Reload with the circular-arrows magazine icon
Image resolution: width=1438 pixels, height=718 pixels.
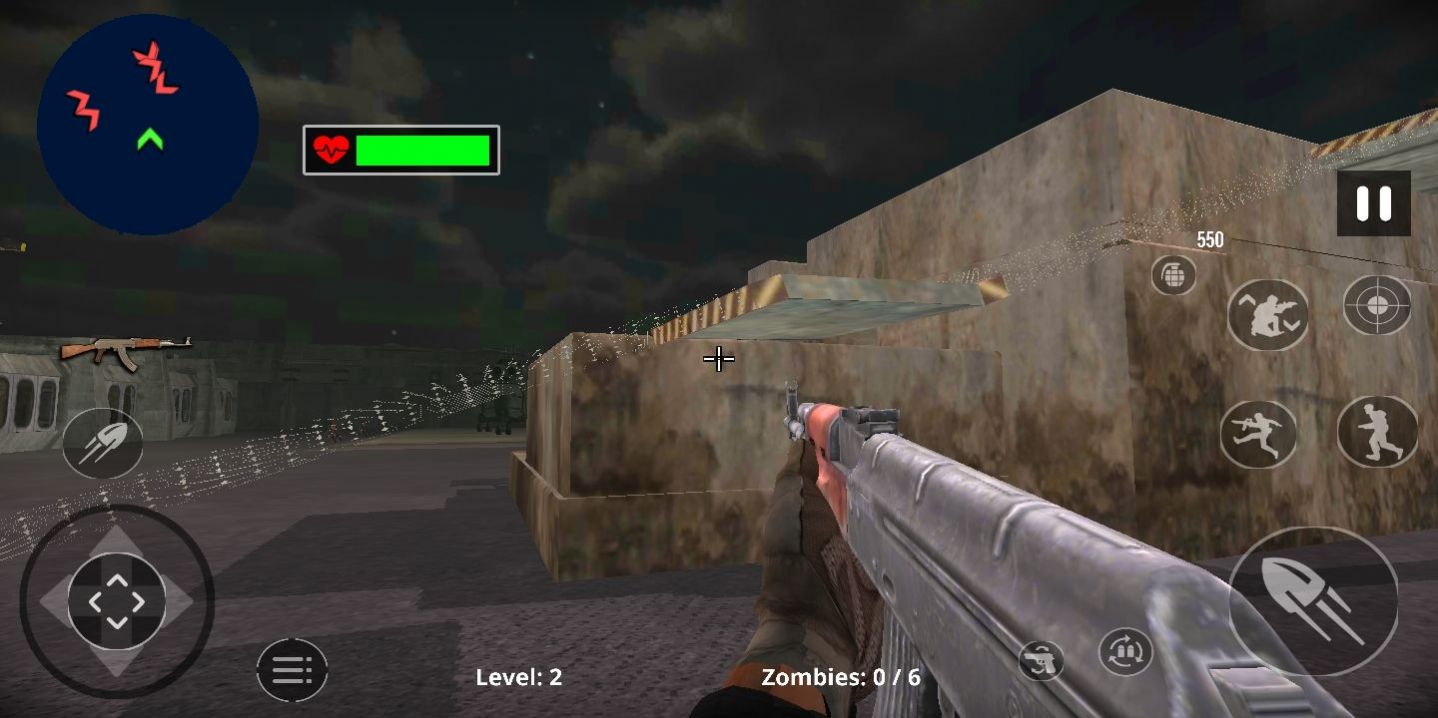click(1125, 653)
